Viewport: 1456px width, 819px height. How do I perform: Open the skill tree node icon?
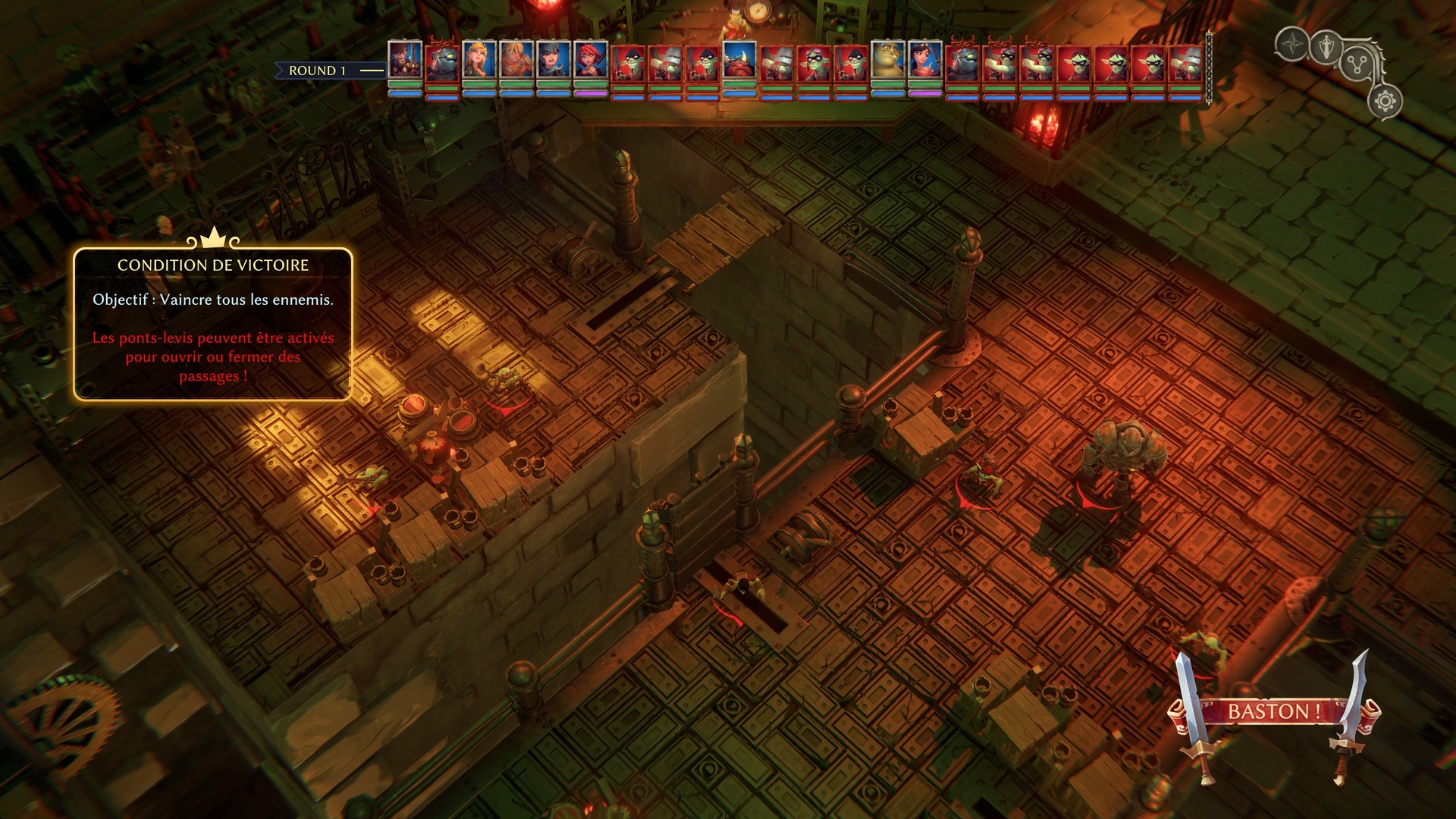tap(1357, 64)
